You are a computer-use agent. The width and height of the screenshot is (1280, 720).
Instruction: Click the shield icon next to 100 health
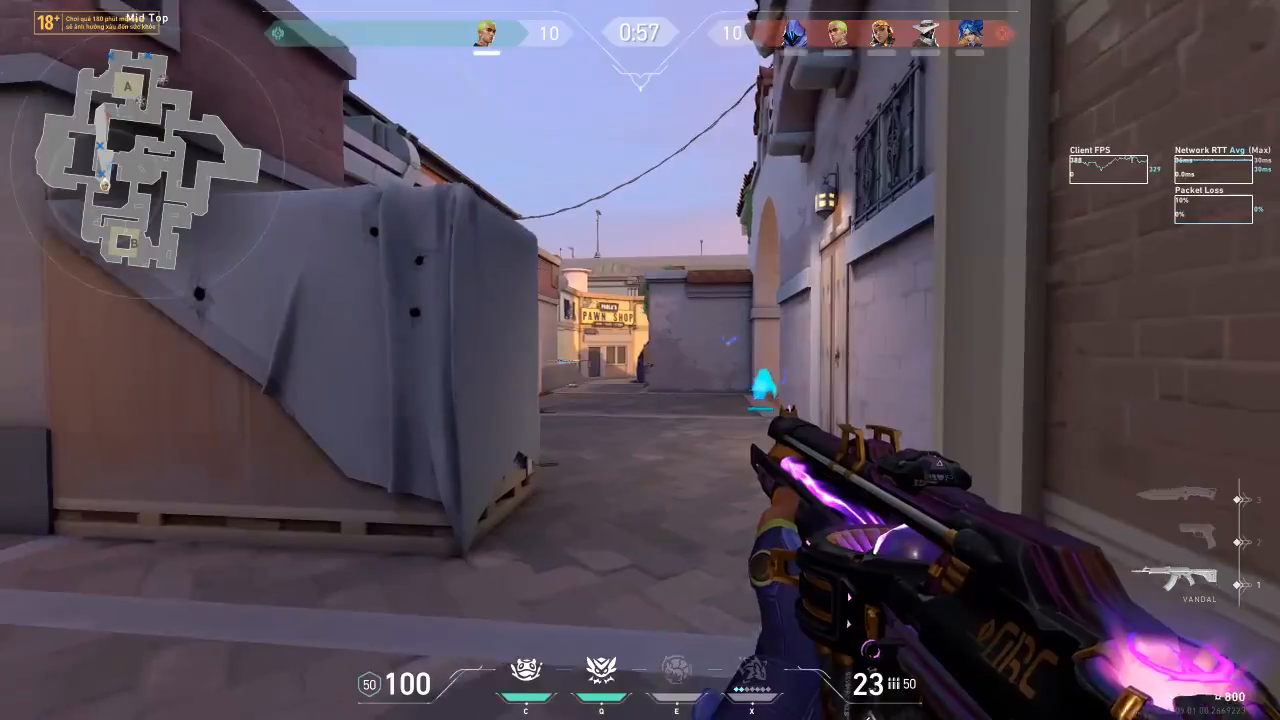(x=369, y=684)
